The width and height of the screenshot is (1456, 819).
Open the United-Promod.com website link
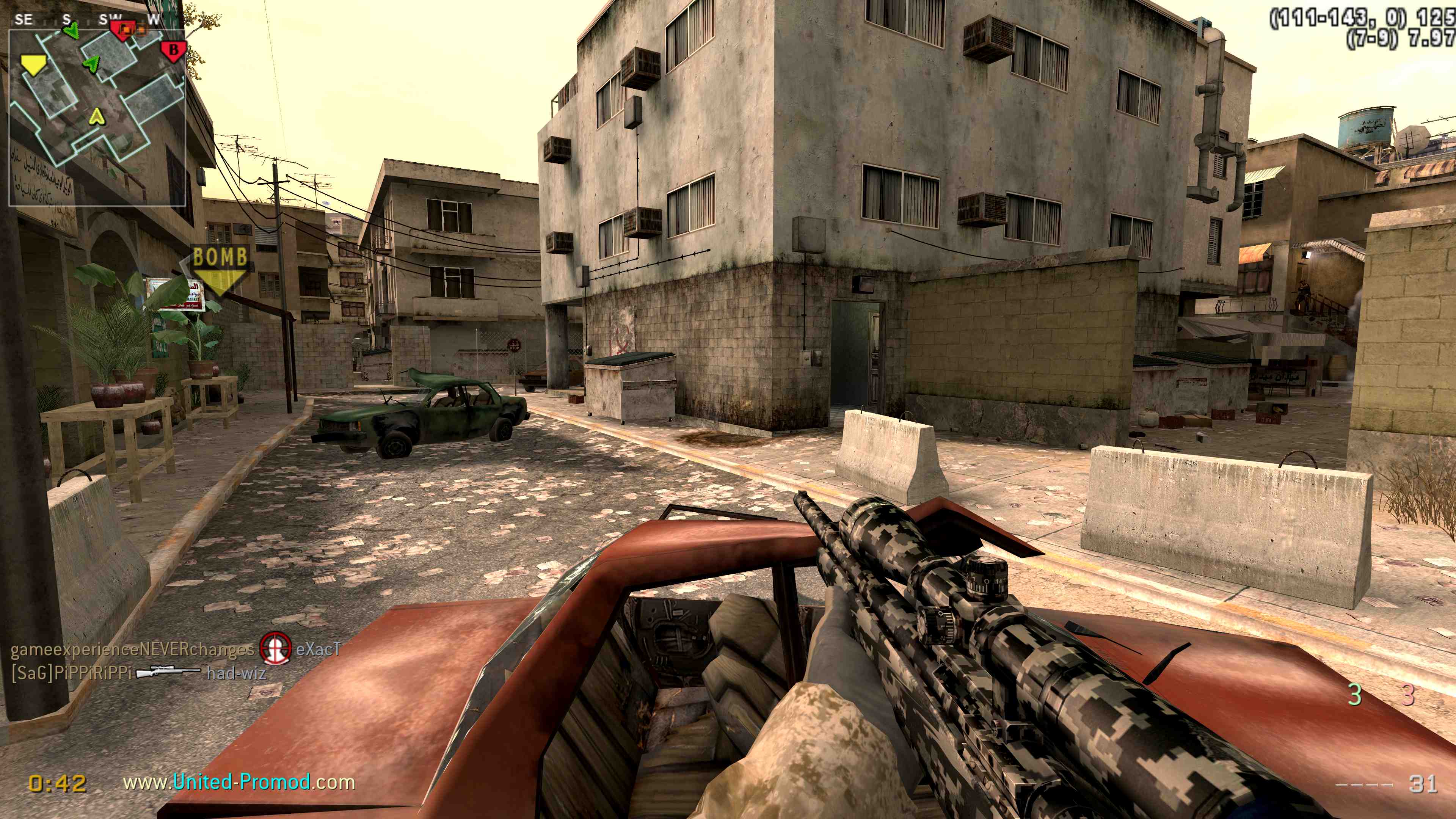pos(239,782)
